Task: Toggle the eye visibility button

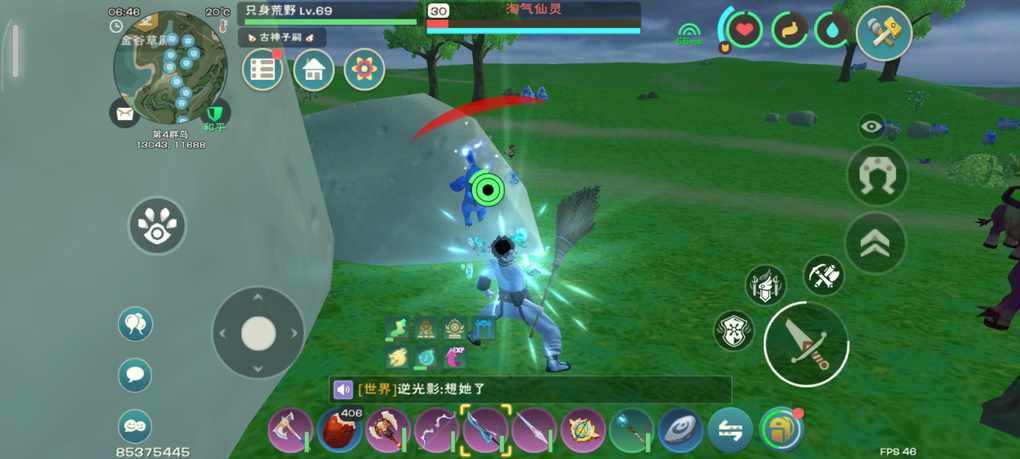Action: [x=872, y=127]
